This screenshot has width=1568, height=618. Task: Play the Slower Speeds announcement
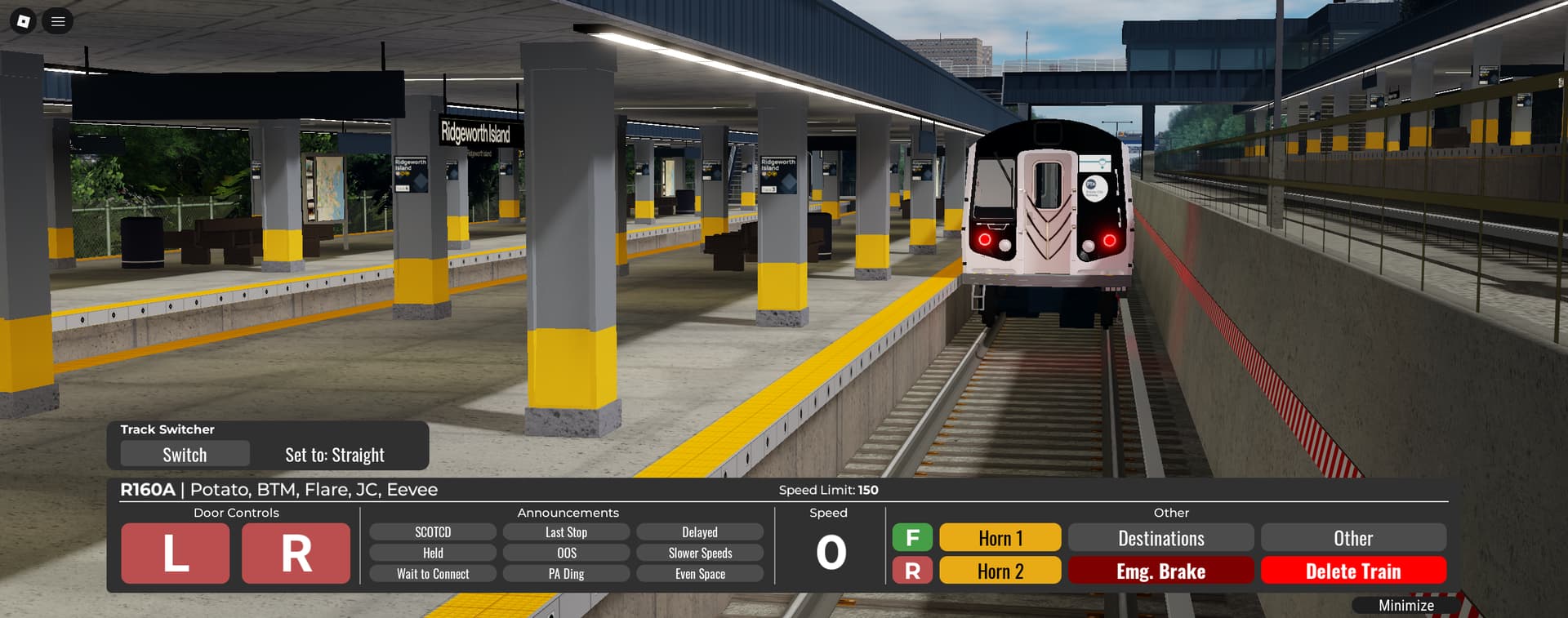700,554
